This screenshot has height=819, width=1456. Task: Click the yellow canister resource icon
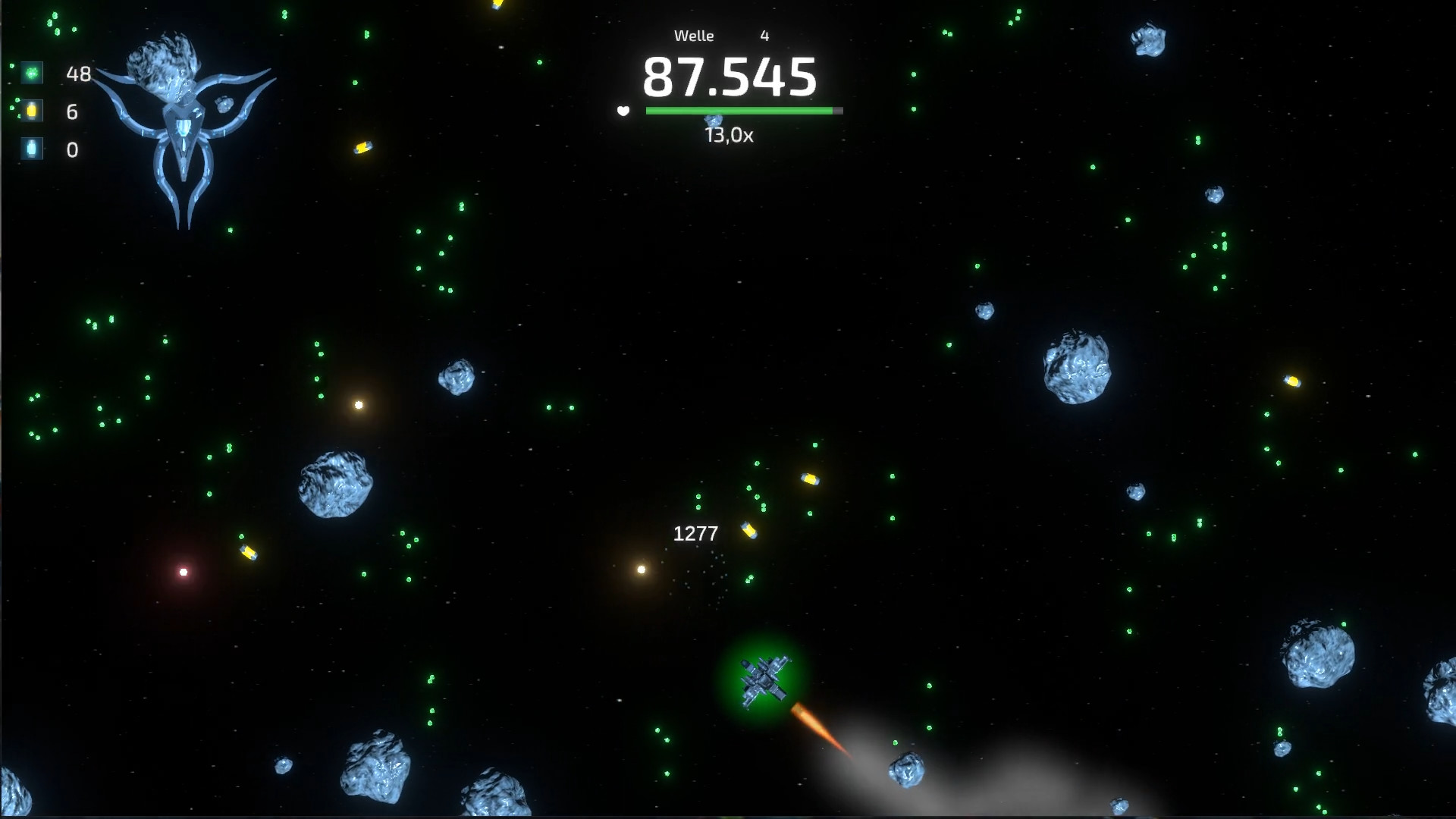pyautogui.click(x=30, y=111)
